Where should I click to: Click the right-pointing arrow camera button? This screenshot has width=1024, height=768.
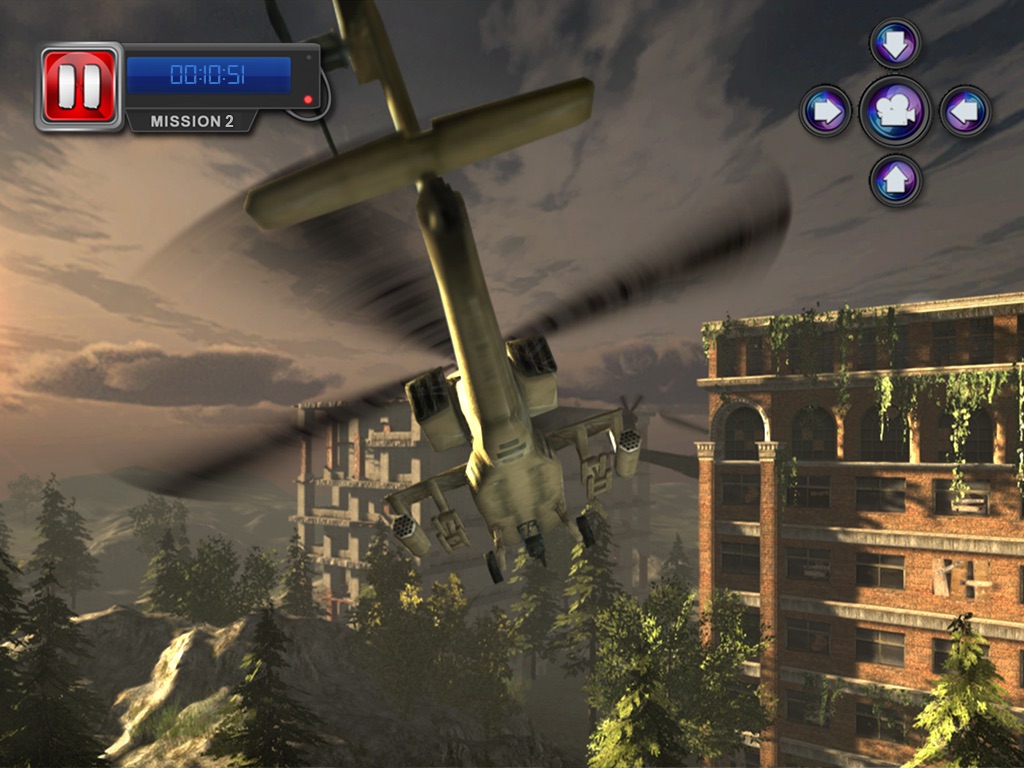click(x=826, y=111)
